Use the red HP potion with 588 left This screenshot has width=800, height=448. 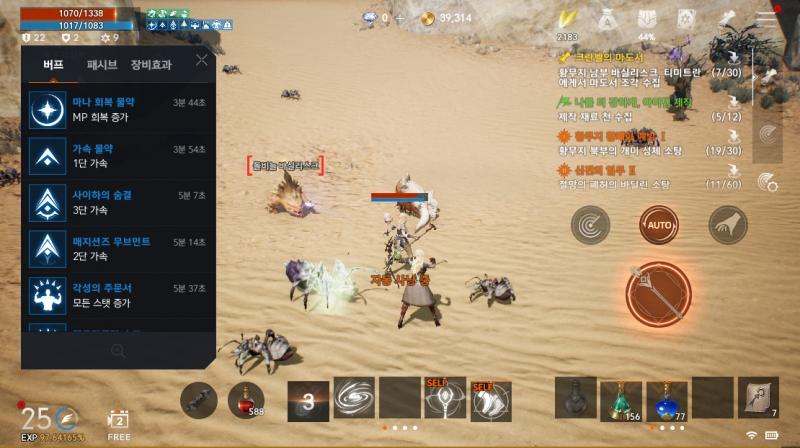(x=245, y=399)
